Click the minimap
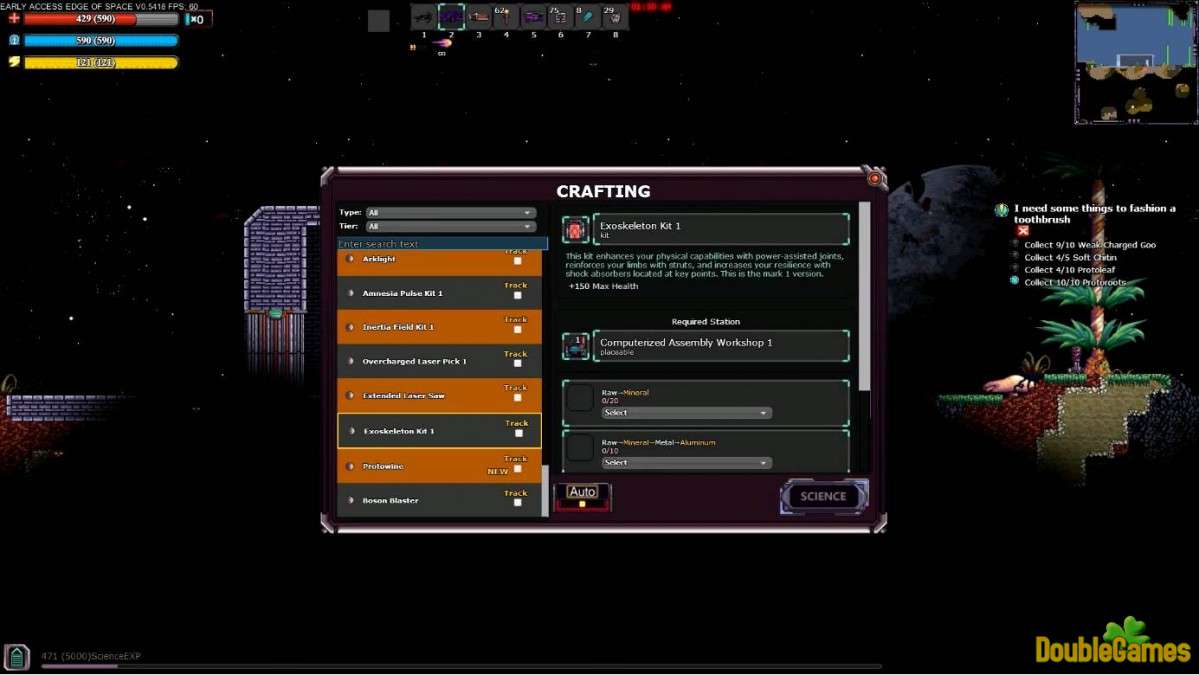Screen dimensions: 1199x675 coord(1135,63)
